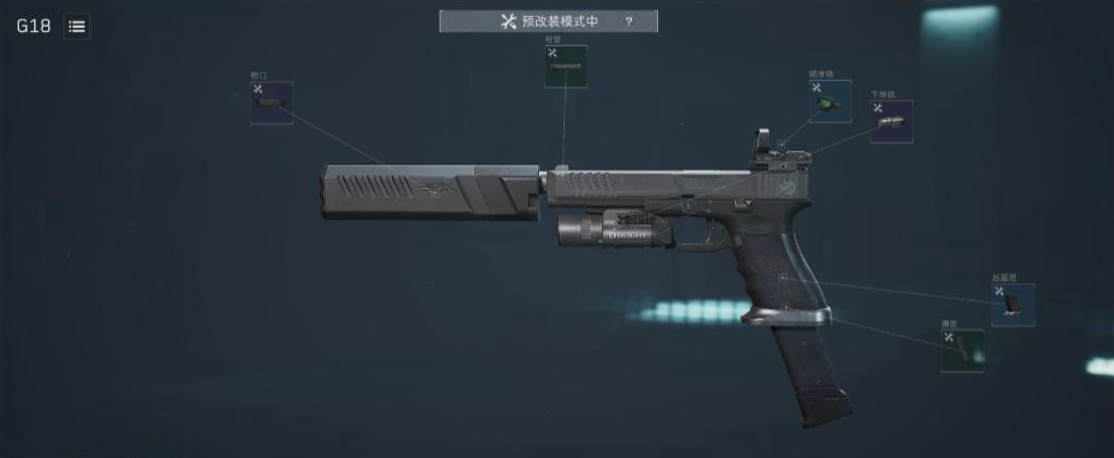Choose the barrel attachment slot
This screenshot has height=458, width=1114.
pos(565,66)
